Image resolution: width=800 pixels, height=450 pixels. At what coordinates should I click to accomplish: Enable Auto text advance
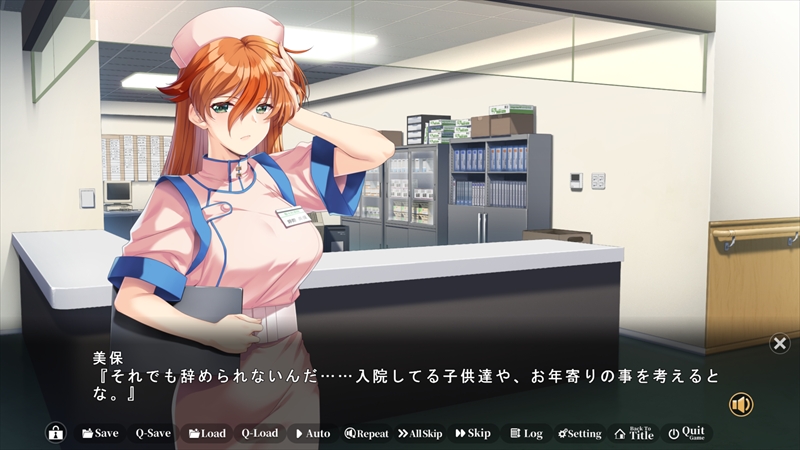[x=312, y=433]
